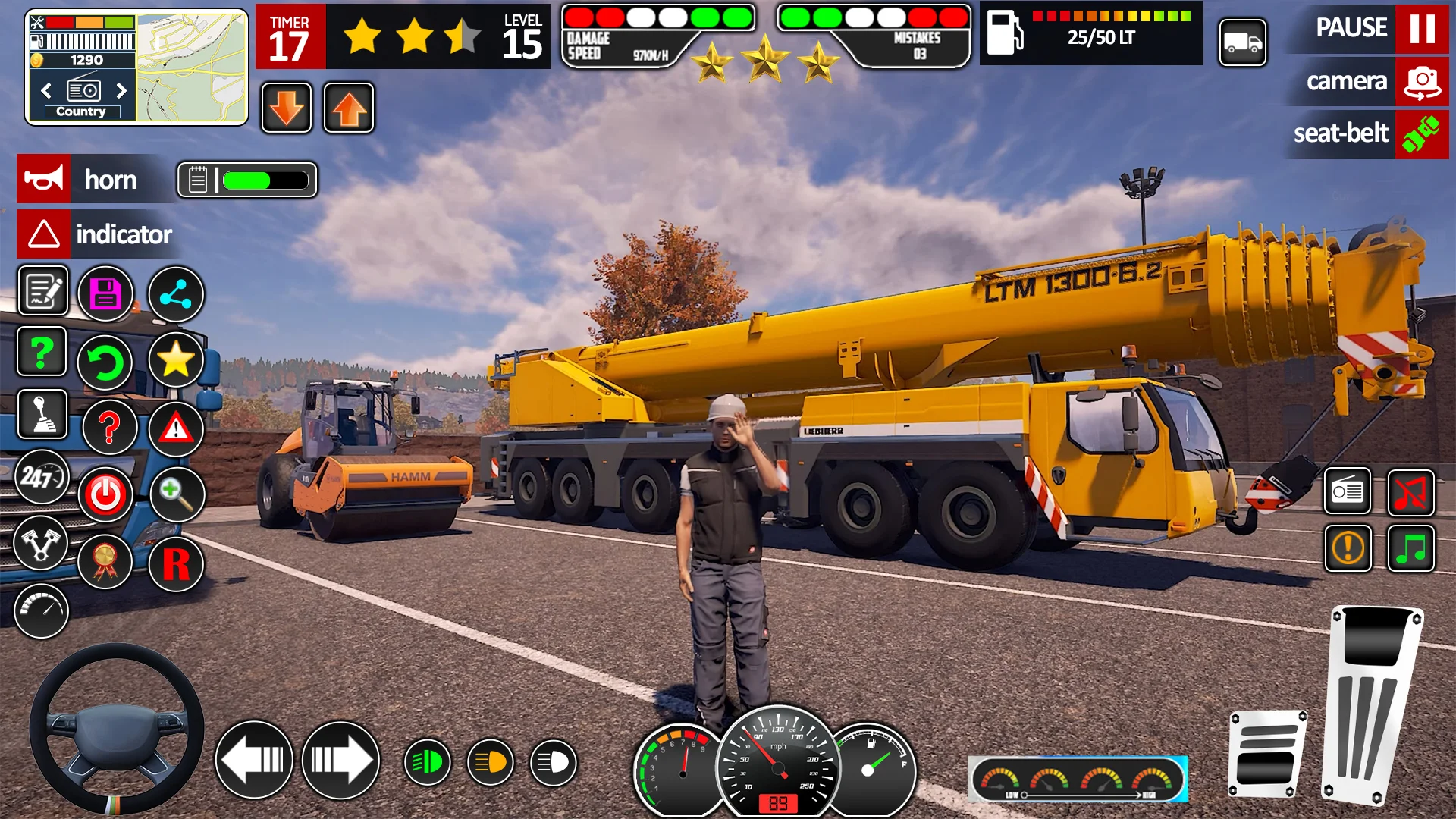
Task: Engage reverse with the R button
Action: point(176,564)
